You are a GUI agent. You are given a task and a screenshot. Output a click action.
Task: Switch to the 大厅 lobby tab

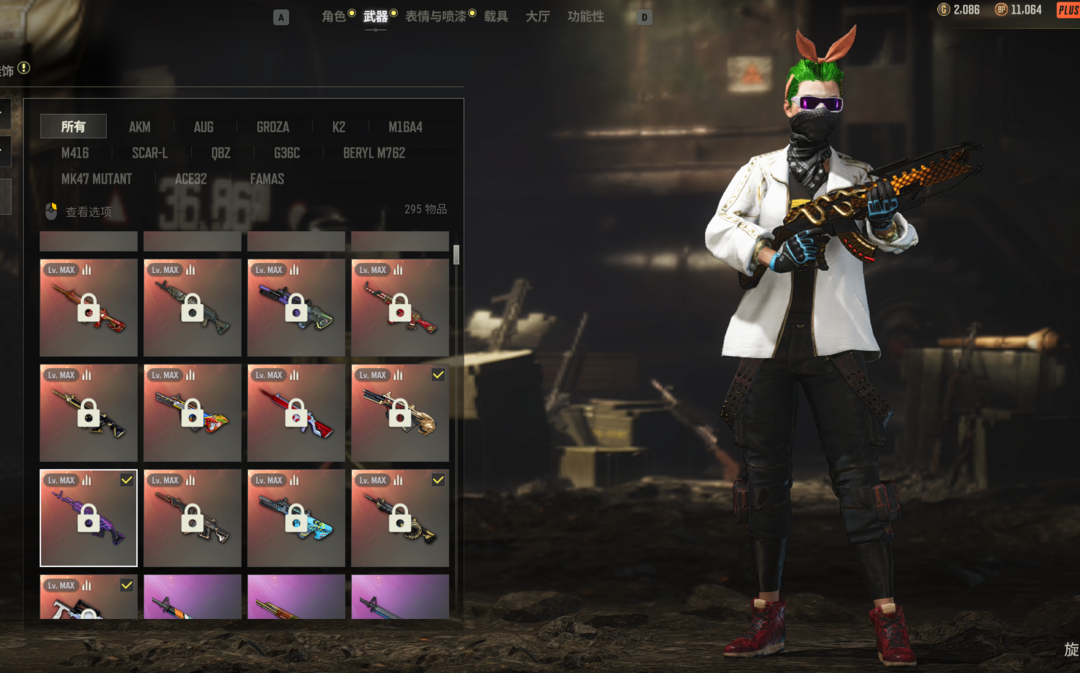(538, 17)
